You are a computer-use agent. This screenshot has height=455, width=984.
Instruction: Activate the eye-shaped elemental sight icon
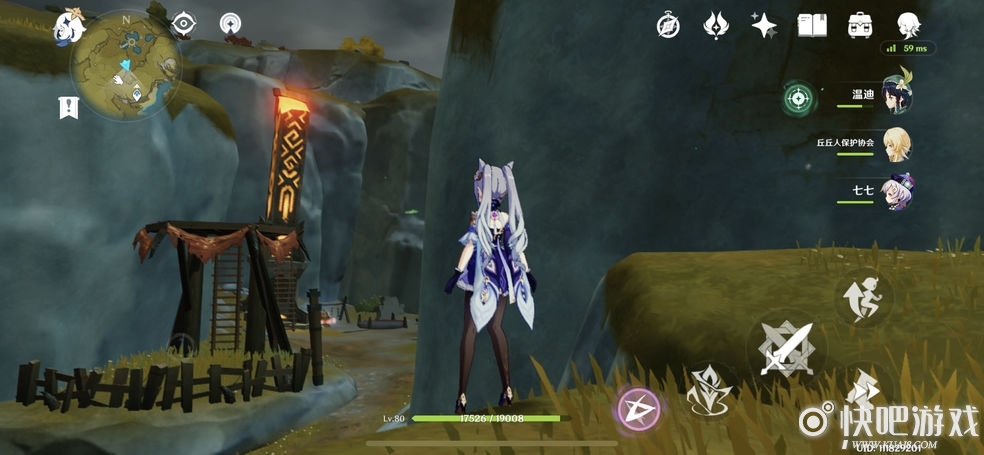coord(184,23)
